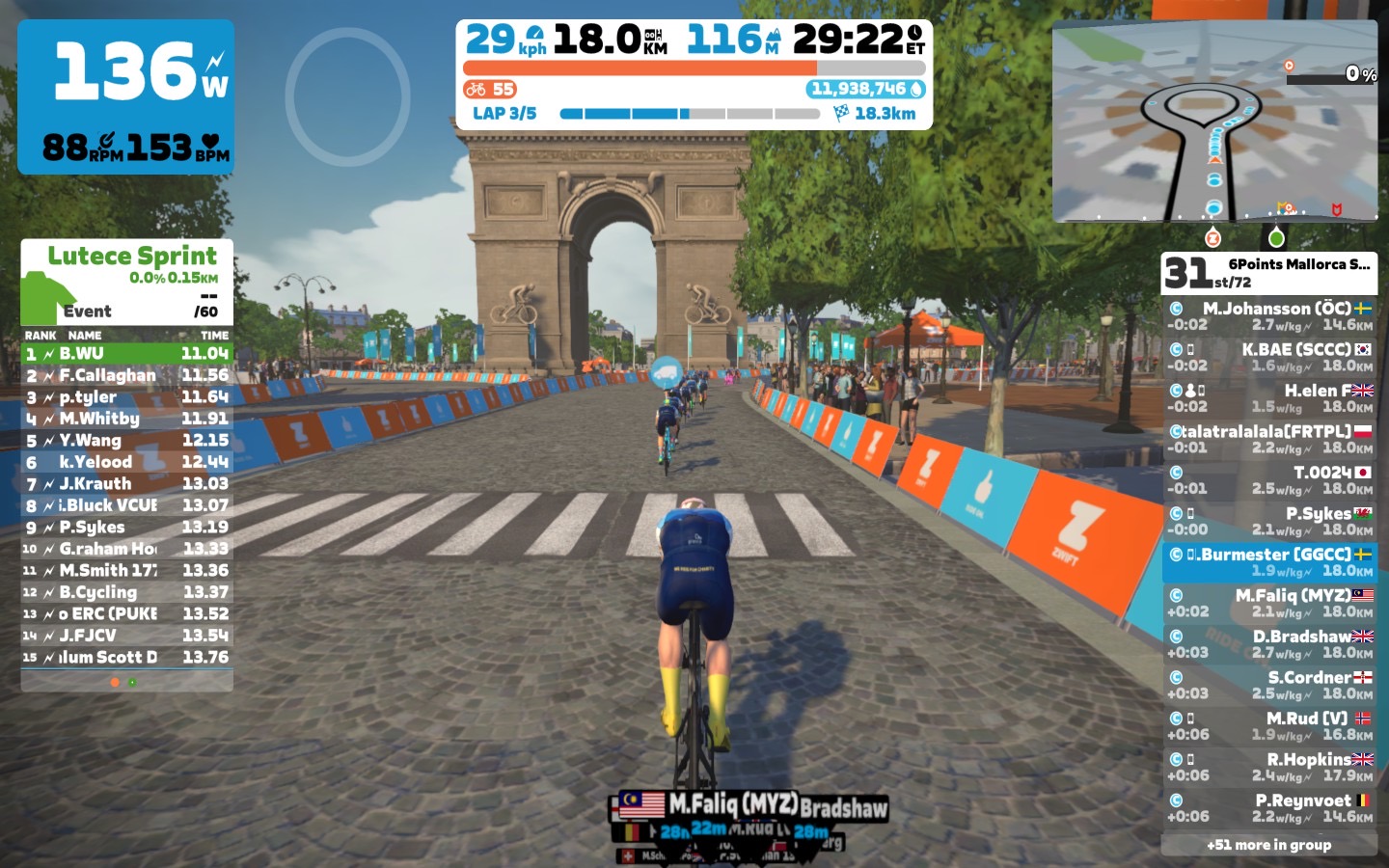
Task: Click the route minimap
Action: pyautogui.click(x=1214, y=122)
